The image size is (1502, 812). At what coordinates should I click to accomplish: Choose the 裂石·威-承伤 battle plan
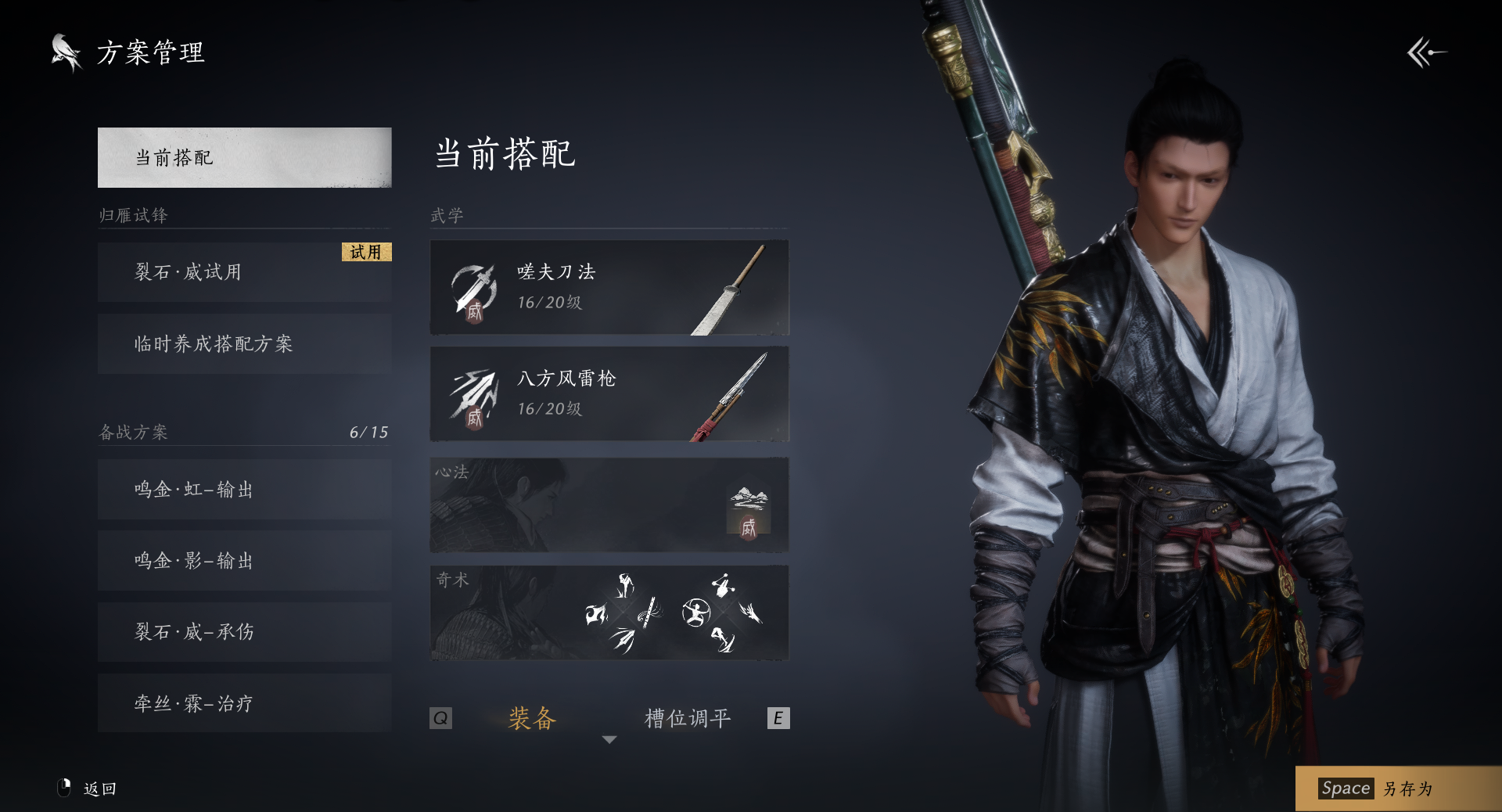(244, 632)
